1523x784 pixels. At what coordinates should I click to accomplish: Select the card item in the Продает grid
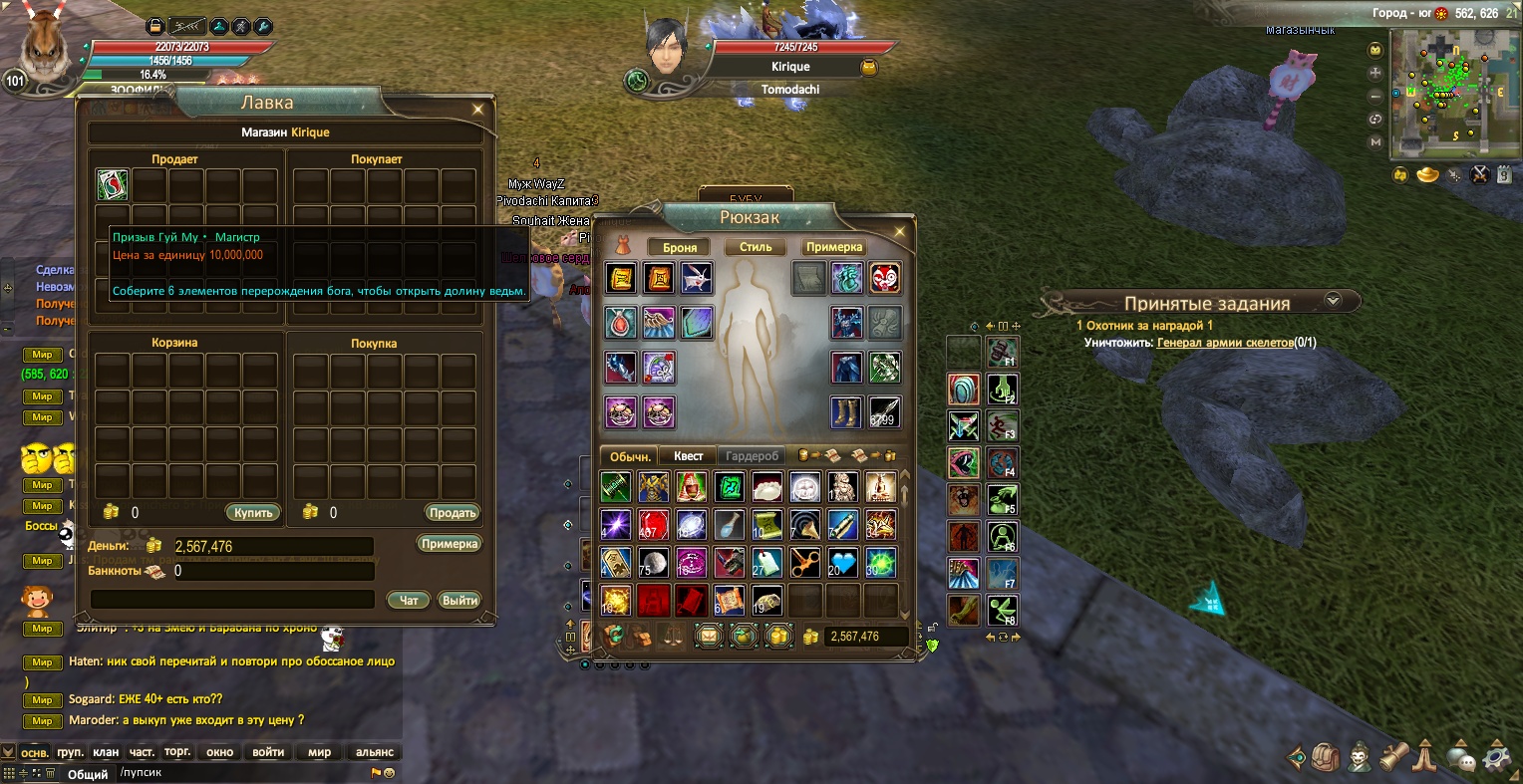coord(112,185)
